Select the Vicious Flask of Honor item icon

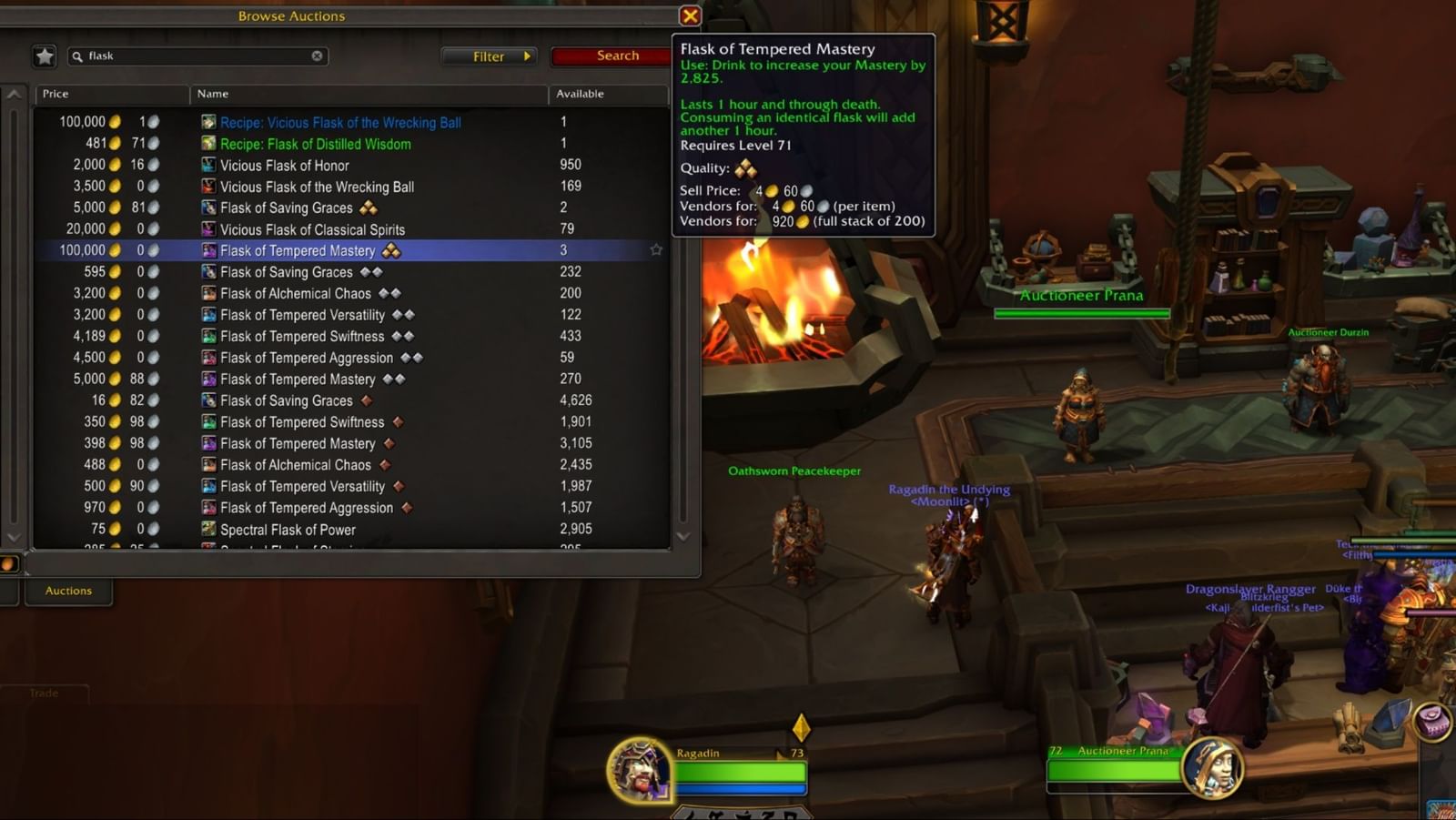(x=207, y=165)
